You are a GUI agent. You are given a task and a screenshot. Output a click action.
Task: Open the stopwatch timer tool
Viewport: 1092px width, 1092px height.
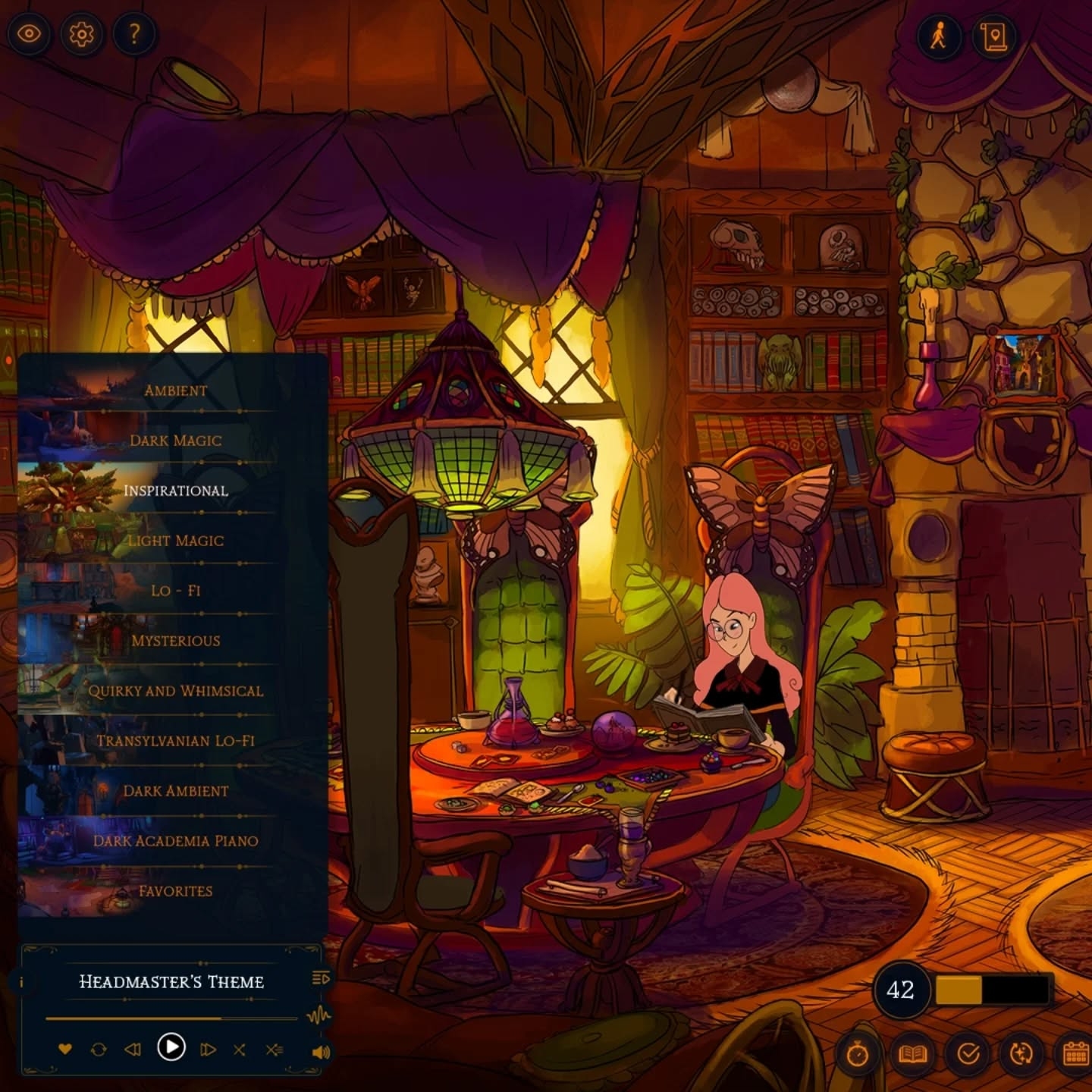pos(858,1054)
